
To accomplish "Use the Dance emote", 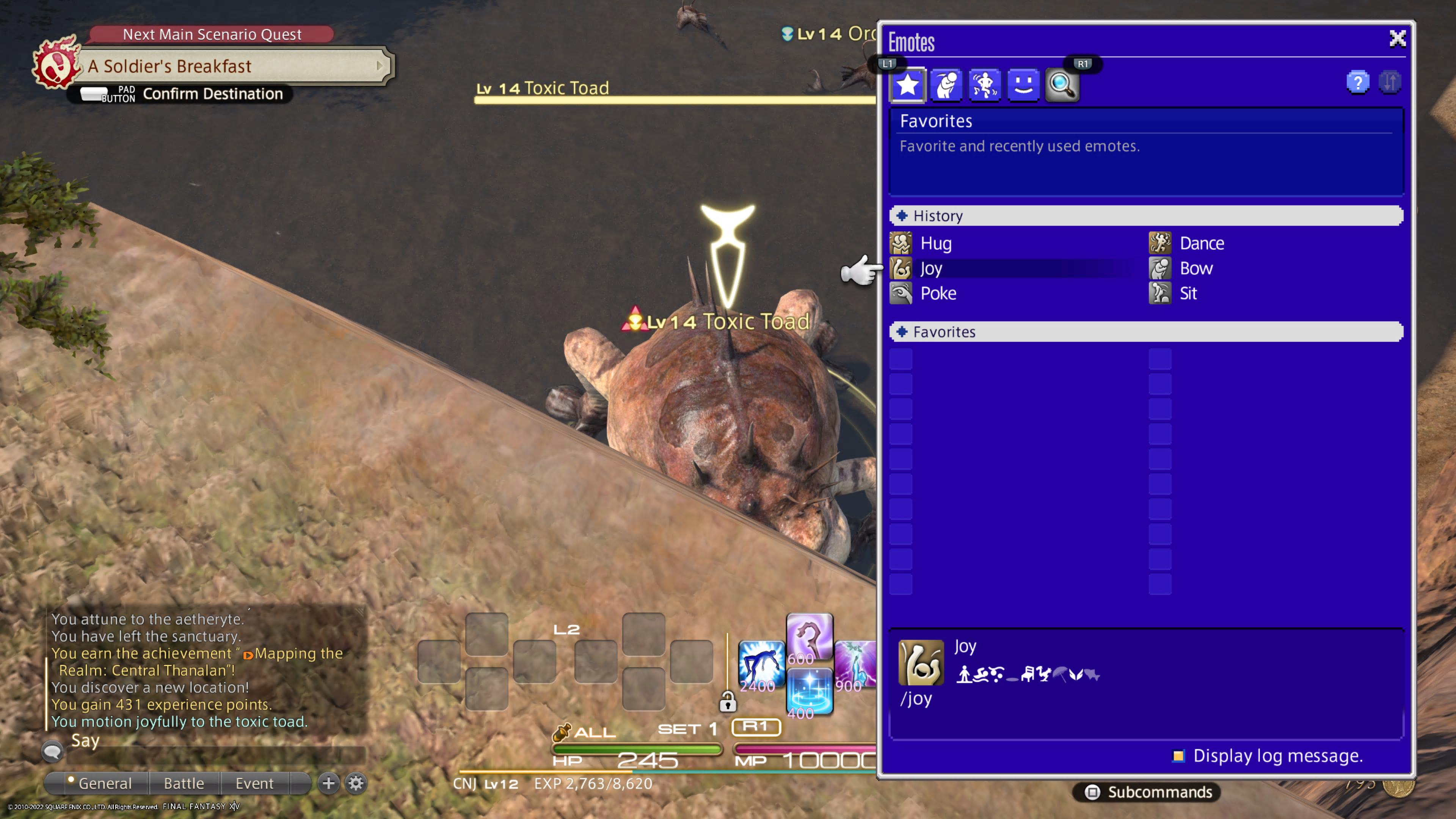I will [x=1201, y=243].
